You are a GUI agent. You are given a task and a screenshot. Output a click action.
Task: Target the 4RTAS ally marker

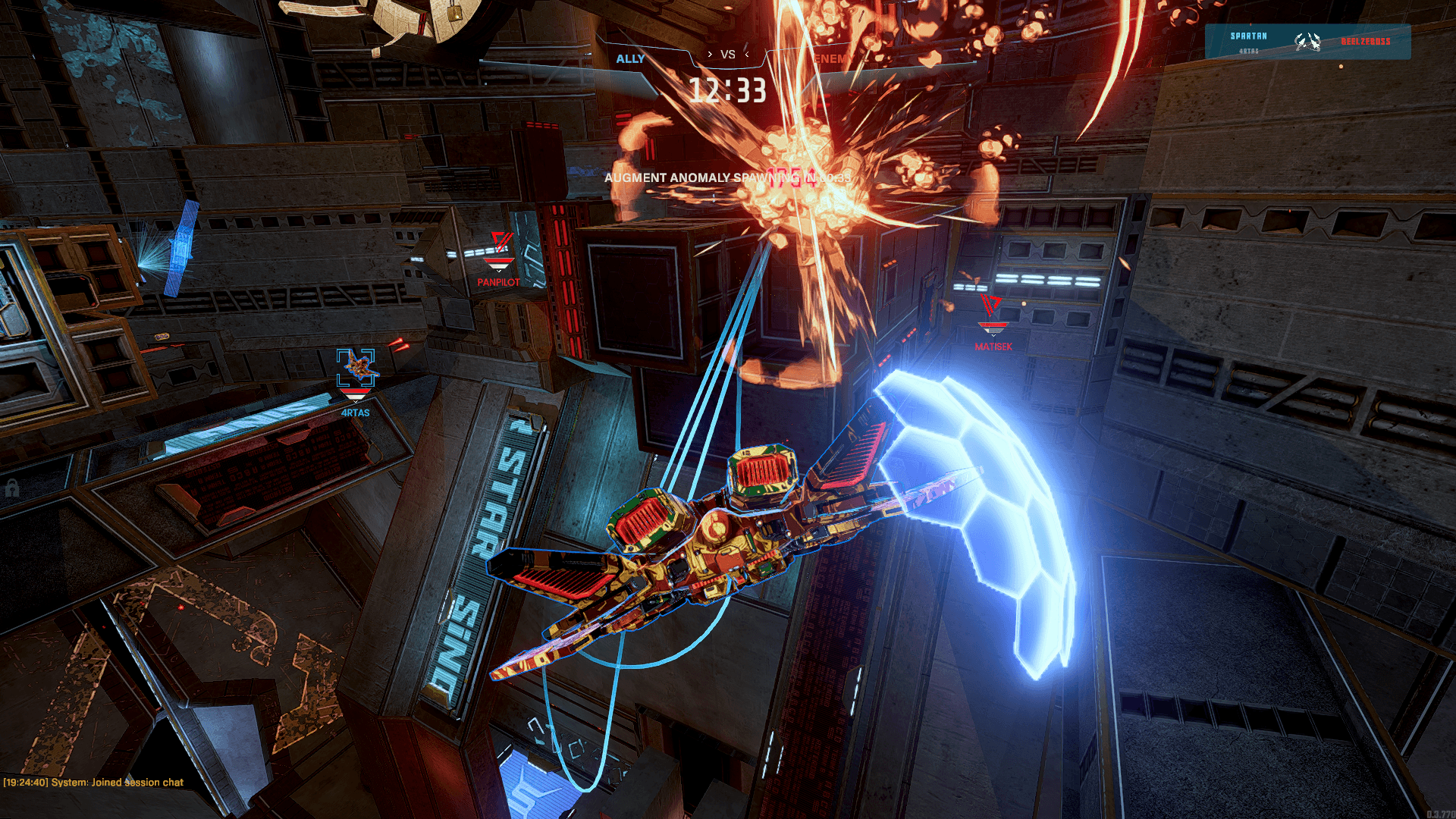coord(356,368)
